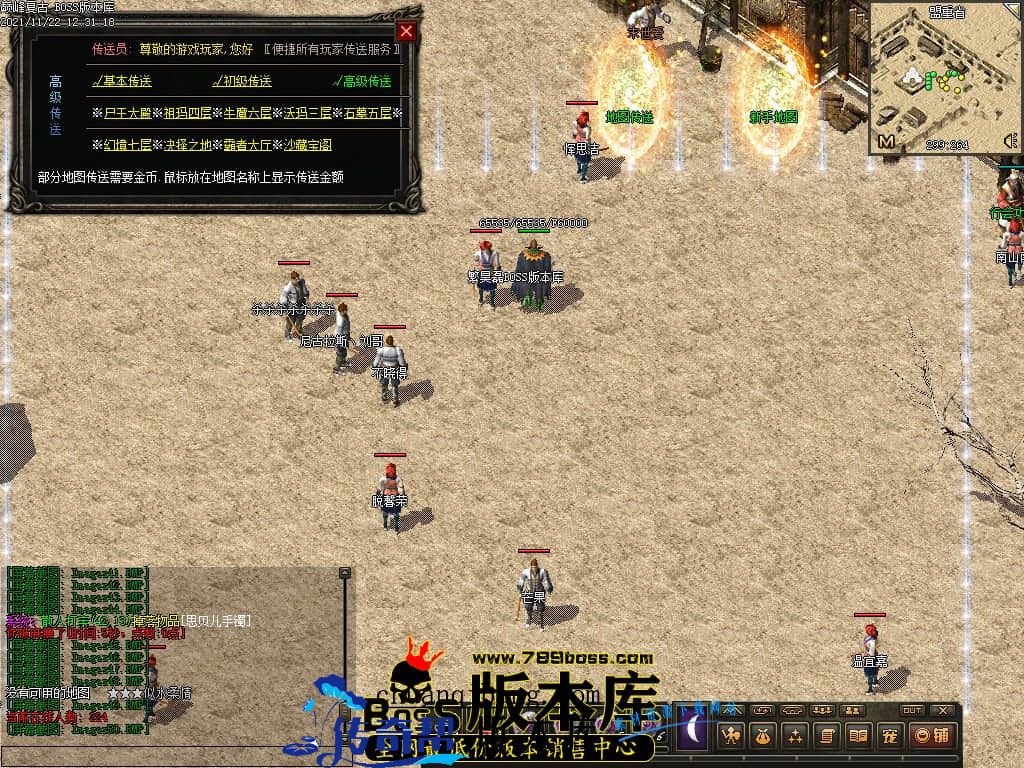
Task: Select the 高级传送 teleport category
Action: coord(362,81)
